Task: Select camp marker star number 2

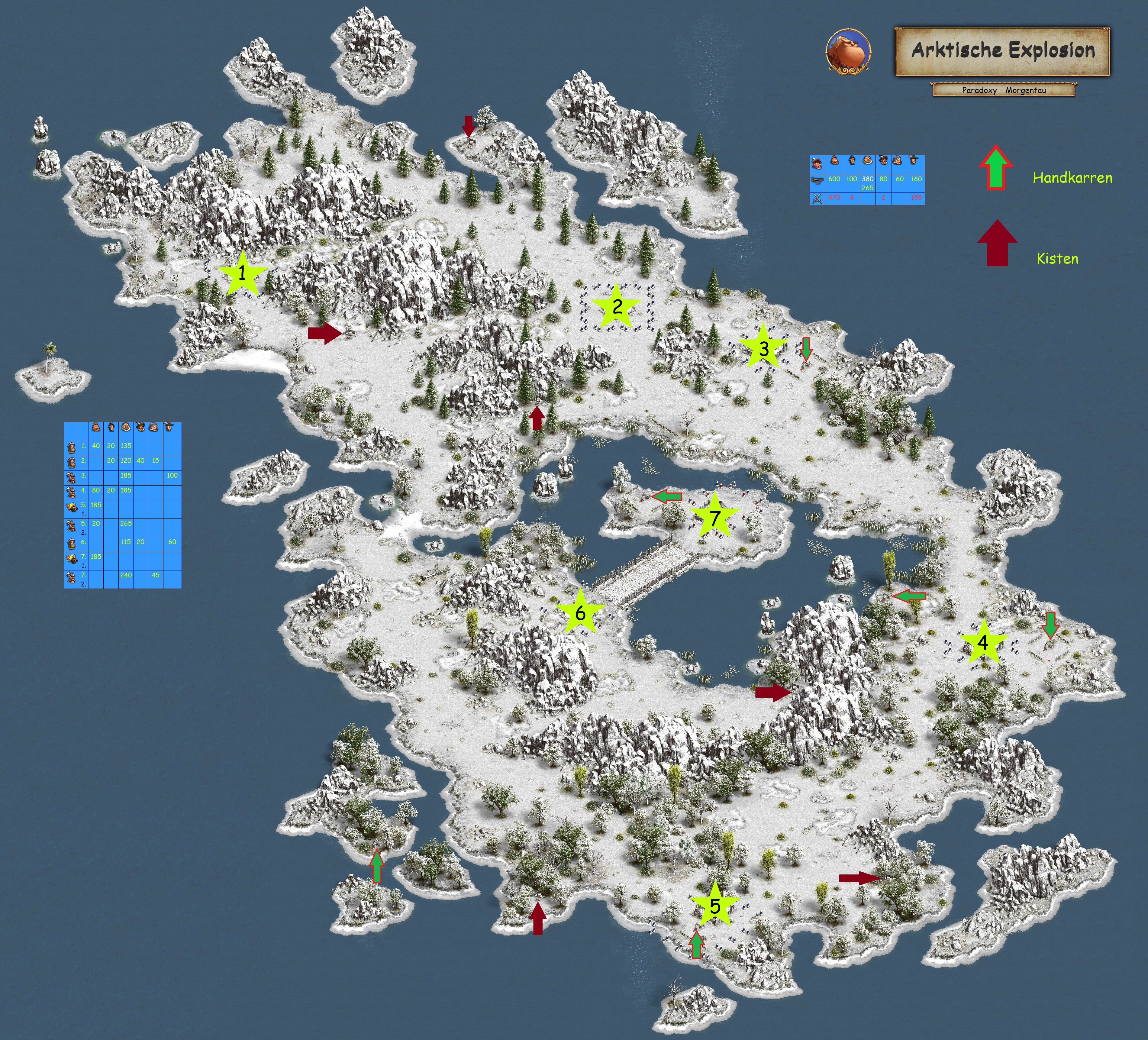Action: click(x=617, y=308)
